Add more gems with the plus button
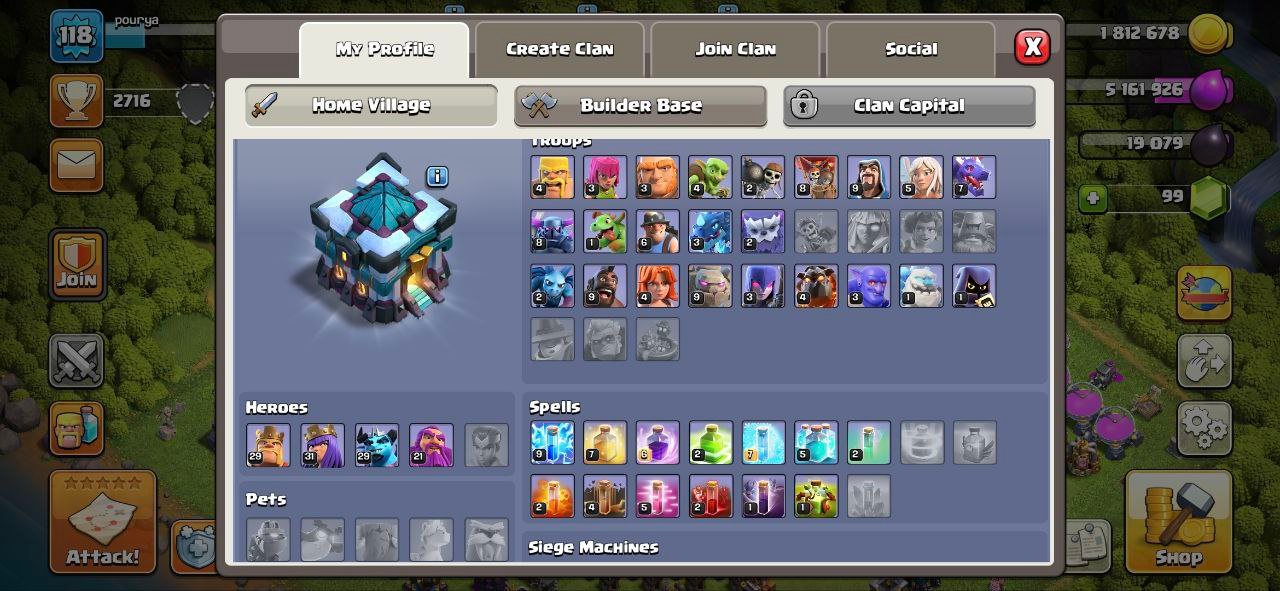The height and width of the screenshot is (591, 1280). pyautogui.click(x=1093, y=198)
